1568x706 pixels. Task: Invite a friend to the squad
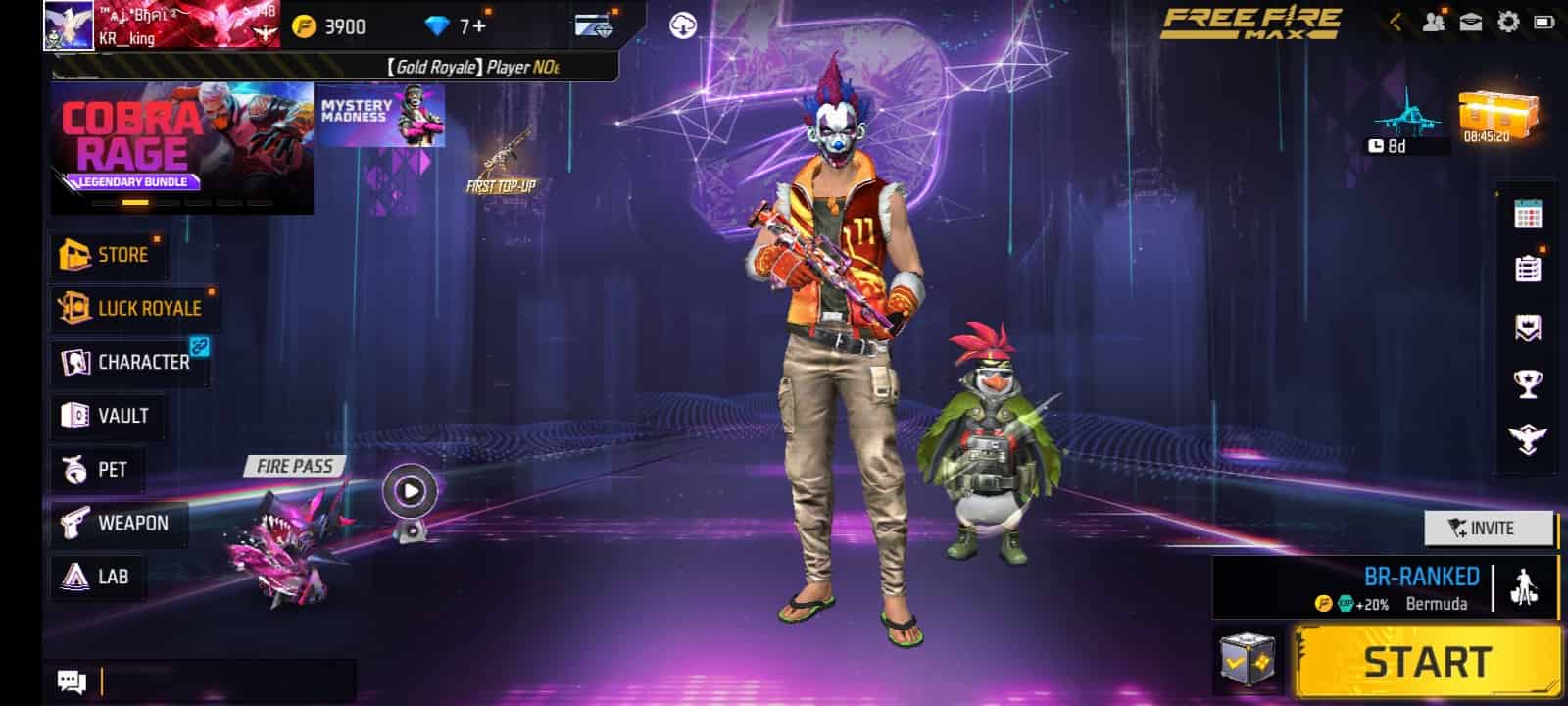click(1488, 529)
